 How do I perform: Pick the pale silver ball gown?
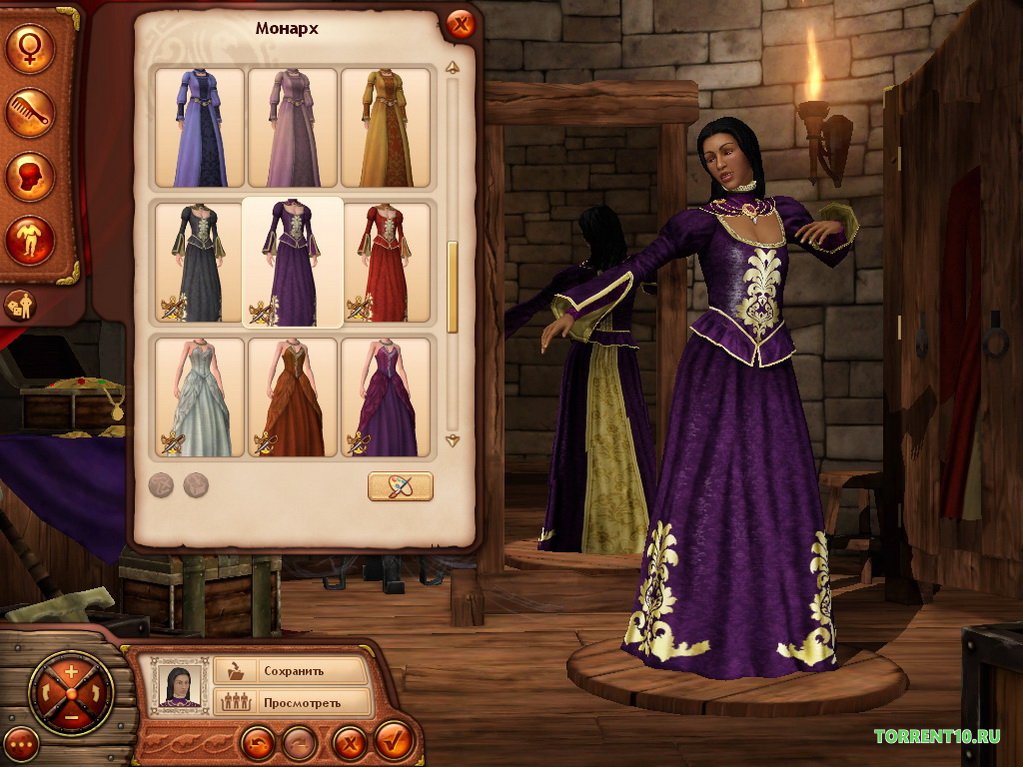point(200,397)
